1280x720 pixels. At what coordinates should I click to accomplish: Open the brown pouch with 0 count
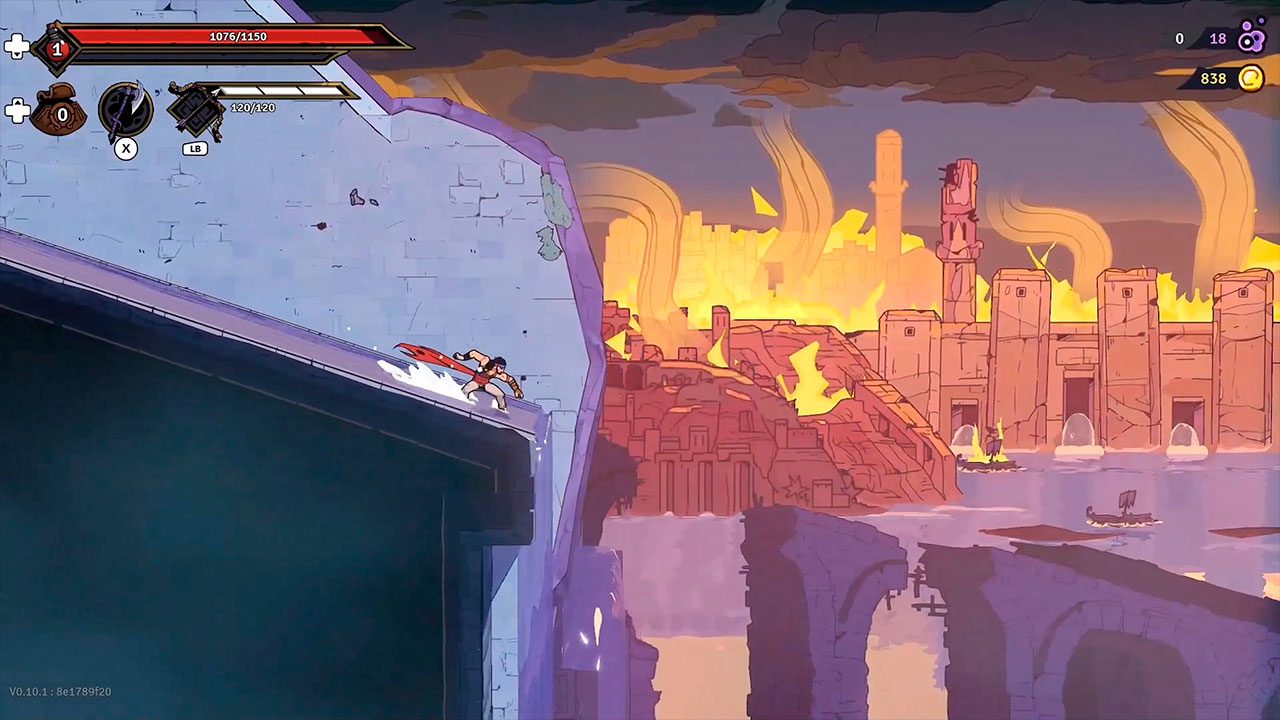[x=58, y=112]
